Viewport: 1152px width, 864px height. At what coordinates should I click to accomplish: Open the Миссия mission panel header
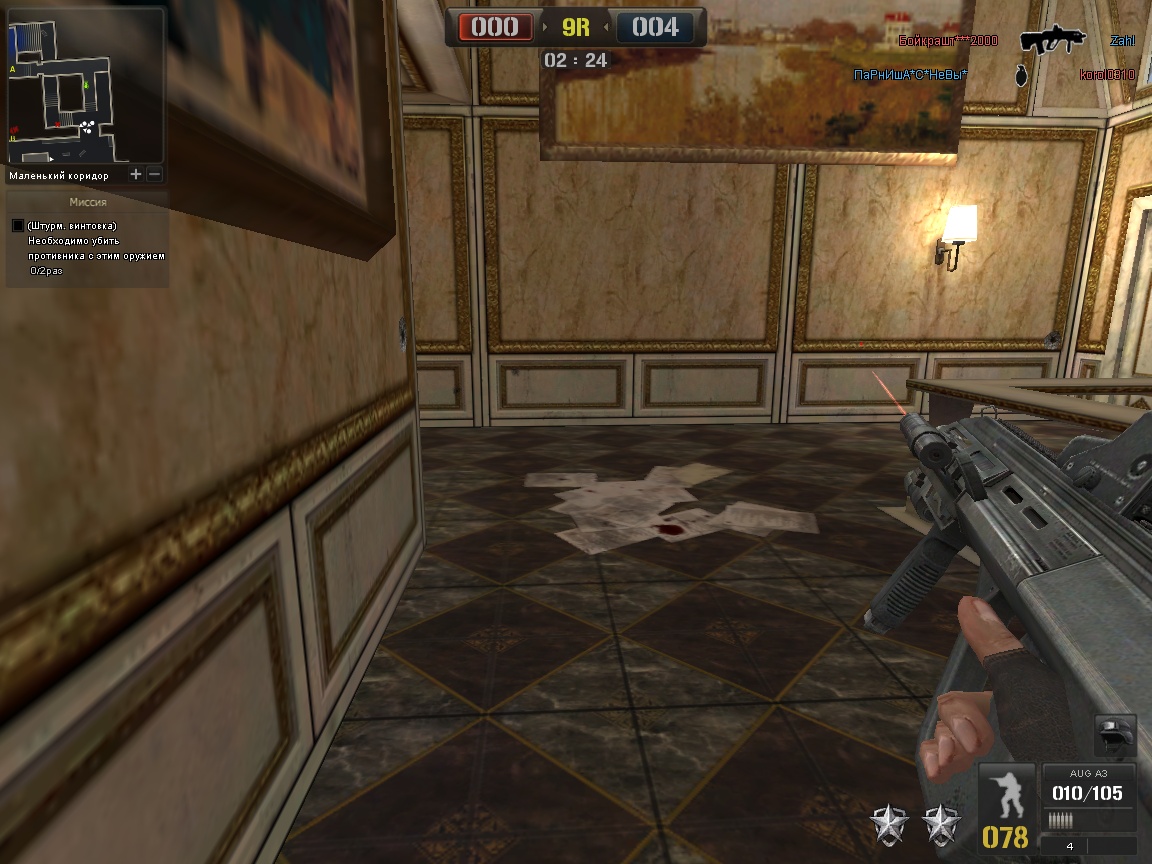[x=87, y=201]
